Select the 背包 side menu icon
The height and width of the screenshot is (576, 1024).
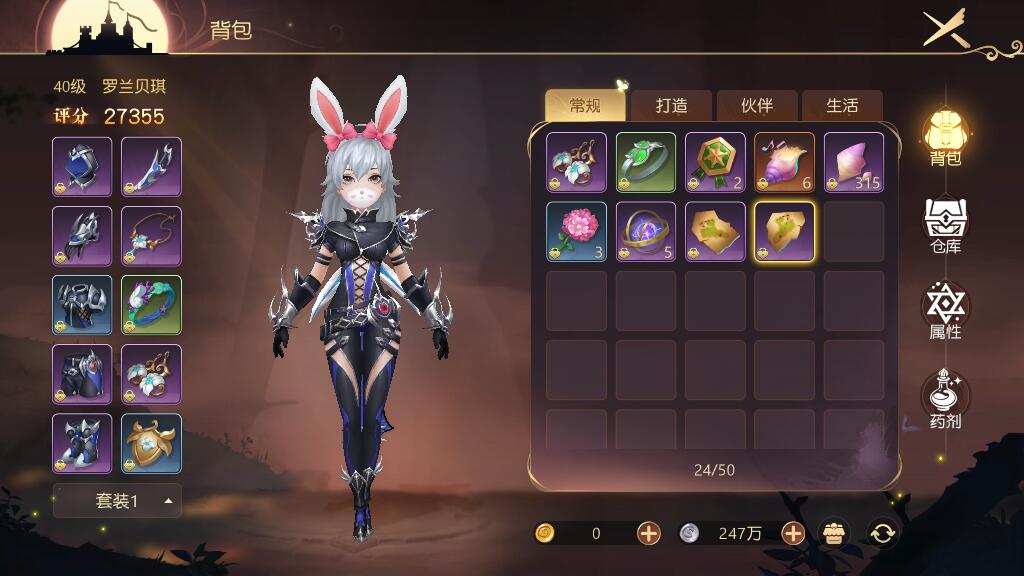(944, 137)
